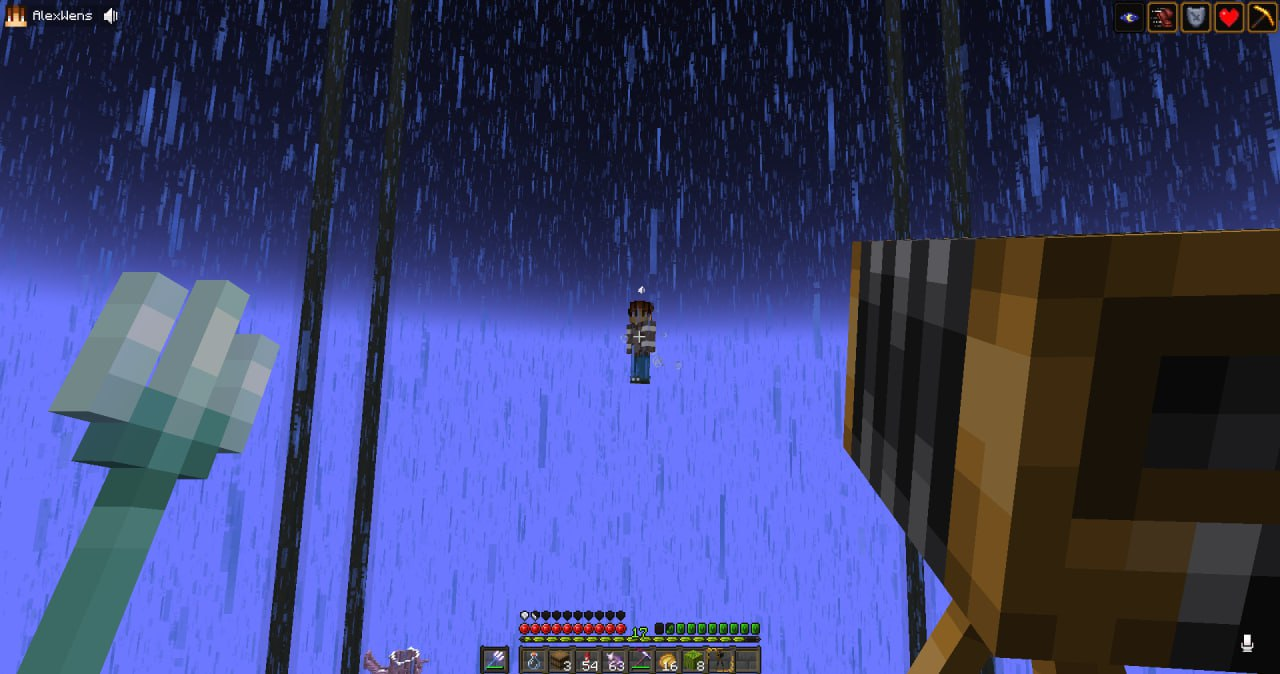
Task: Select the purple item stack of 63
Action: tap(613, 661)
